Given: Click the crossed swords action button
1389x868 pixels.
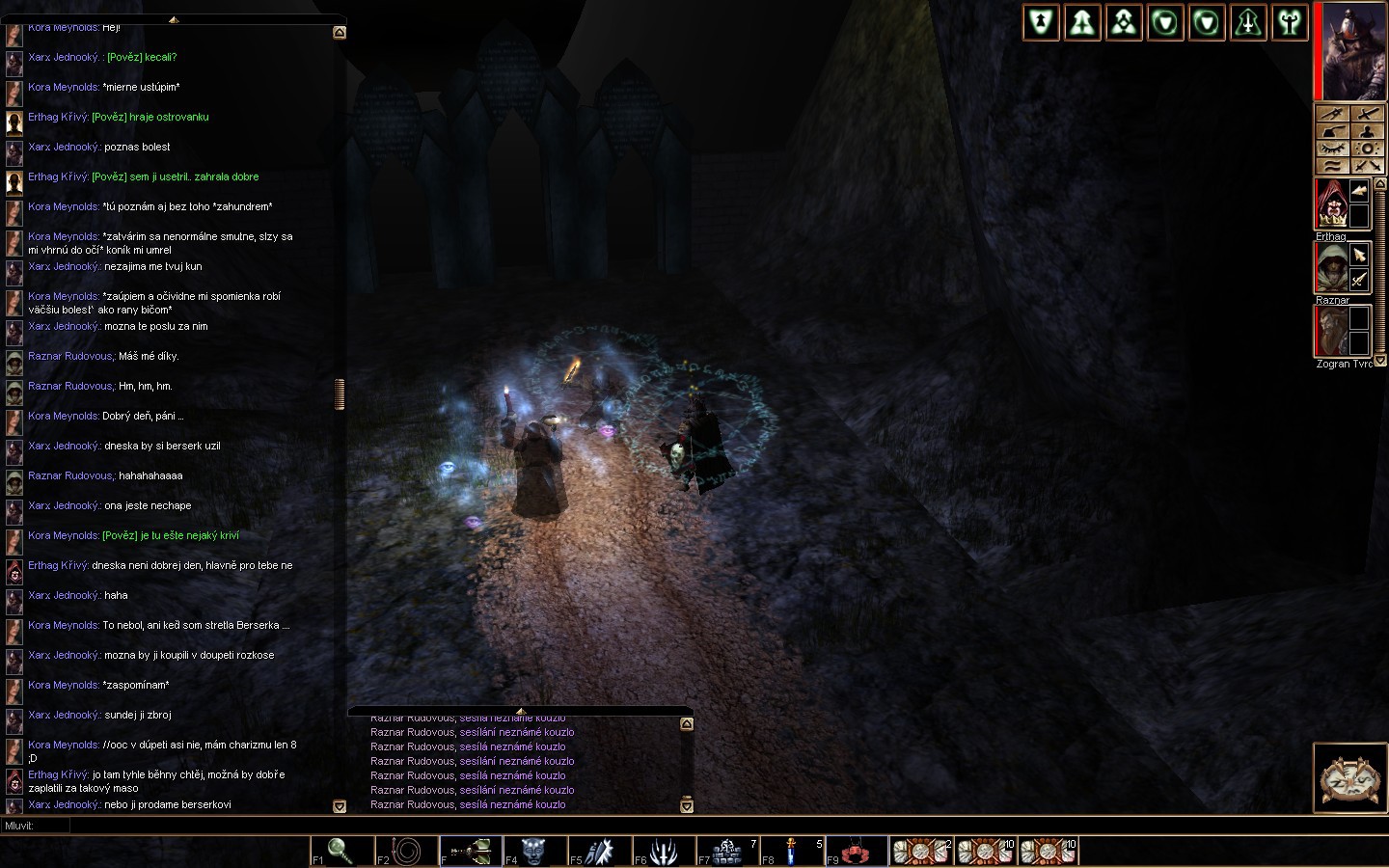Looking at the screenshot, I should (1368, 166).
